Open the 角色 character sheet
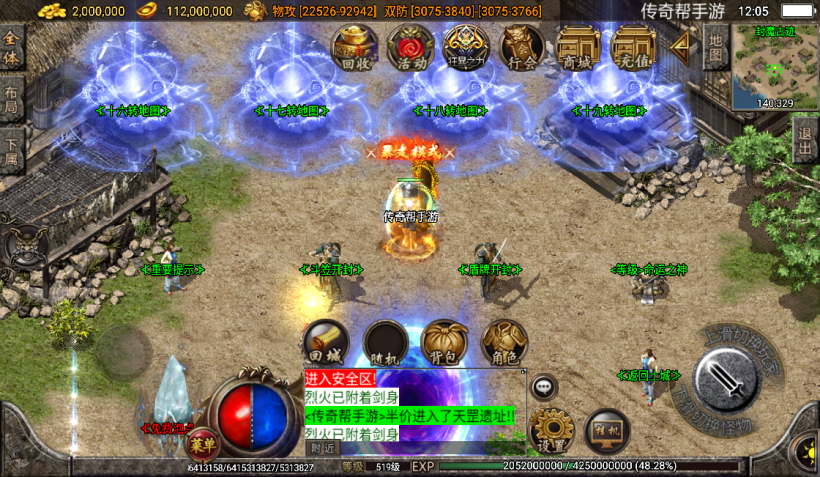 click(504, 342)
